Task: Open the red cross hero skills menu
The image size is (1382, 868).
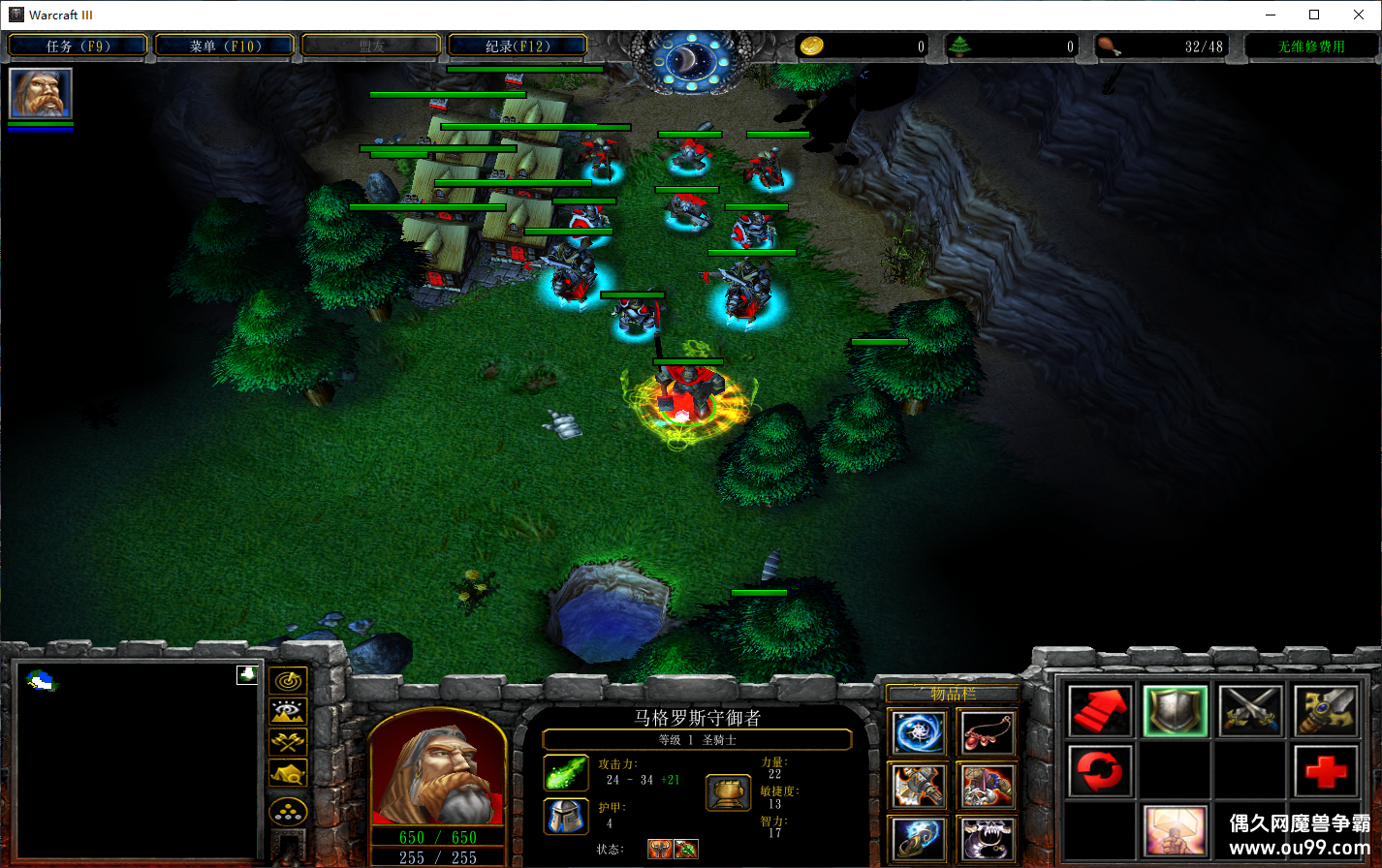Action: pyautogui.click(x=1325, y=772)
